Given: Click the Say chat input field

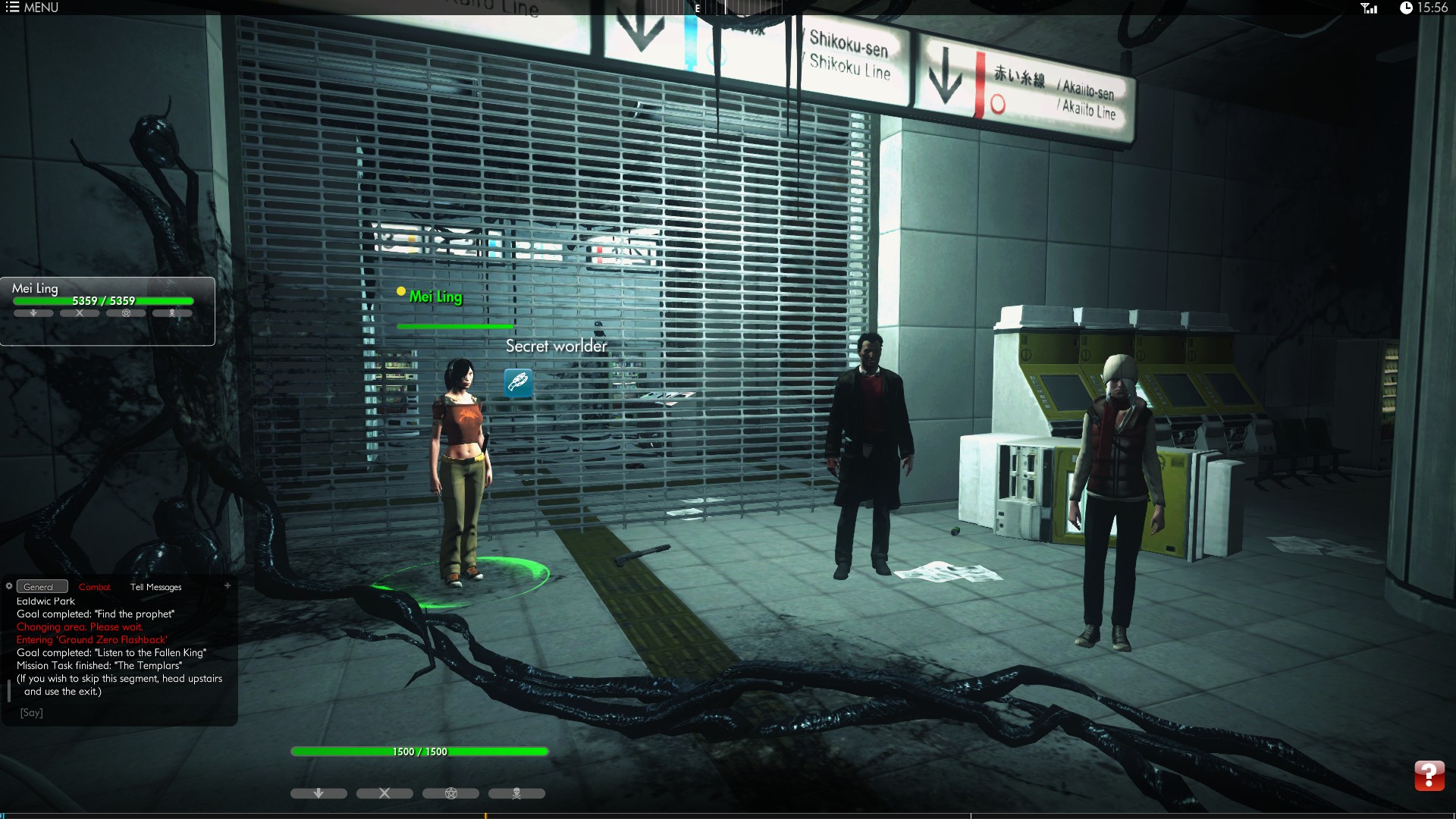Looking at the screenshot, I should pyautogui.click(x=114, y=713).
